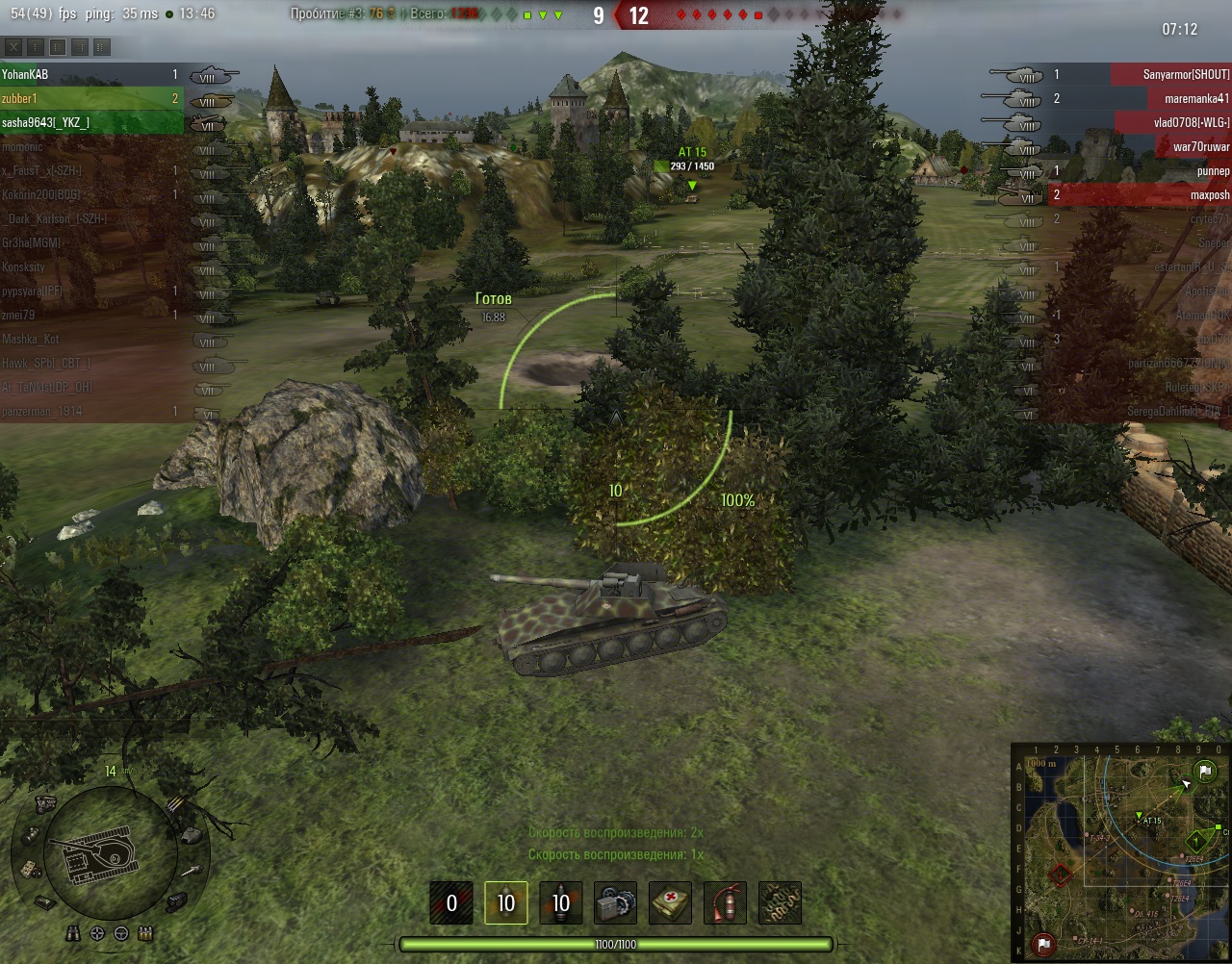Click the X button above the team list
The height and width of the screenshot is (964, 1232).
click(13, 46)
